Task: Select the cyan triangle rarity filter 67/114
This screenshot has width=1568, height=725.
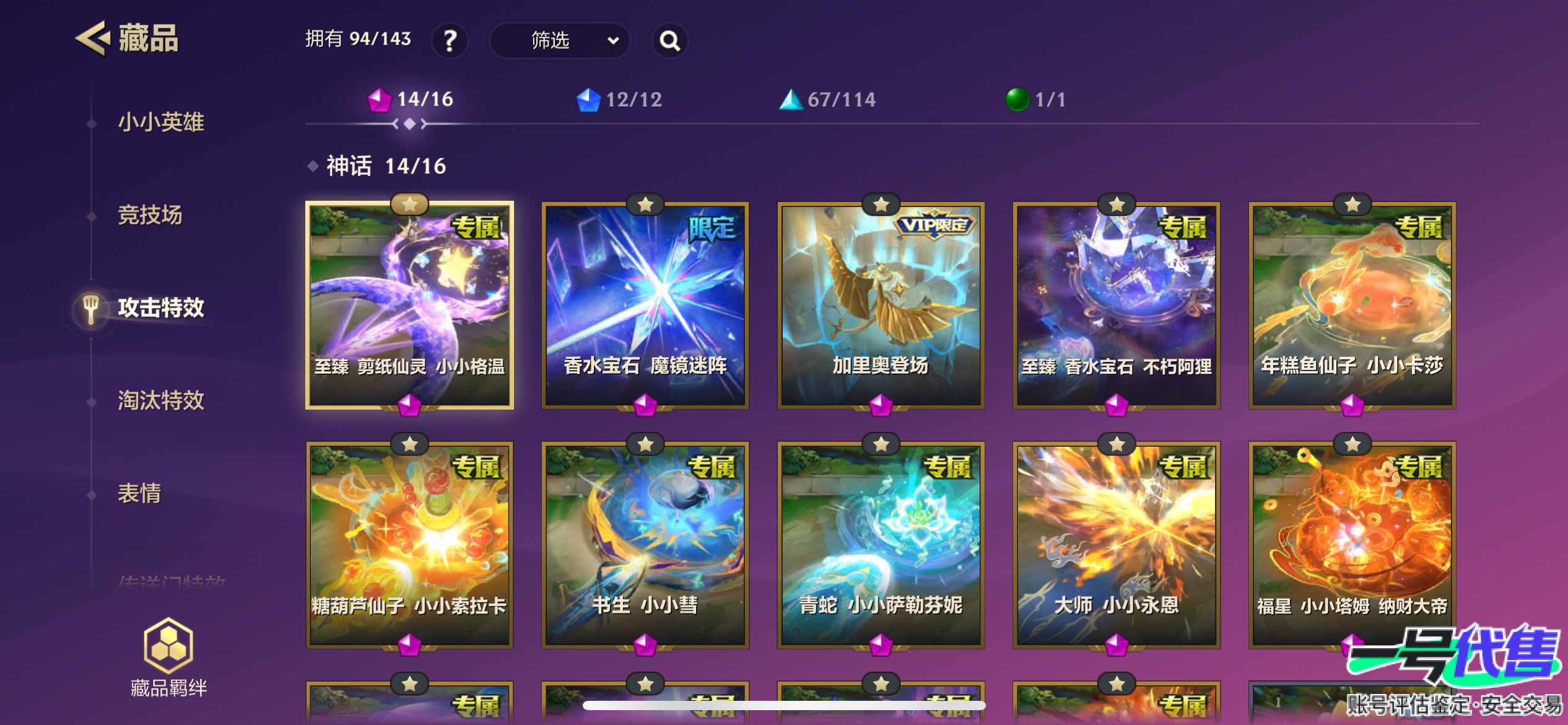Action: point(830,98)
